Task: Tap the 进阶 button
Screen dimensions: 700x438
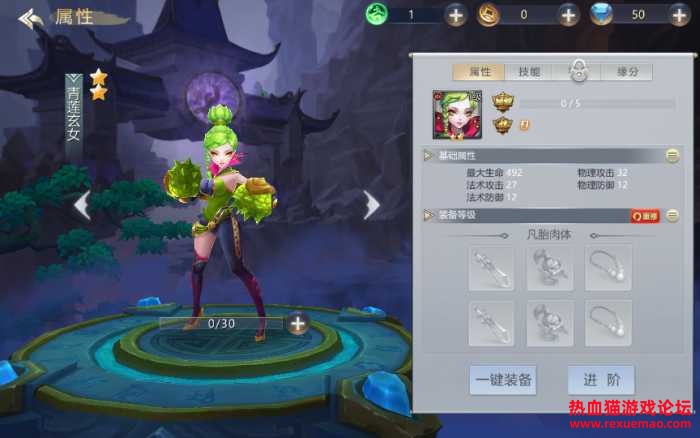Action: (x=601, y=380)
